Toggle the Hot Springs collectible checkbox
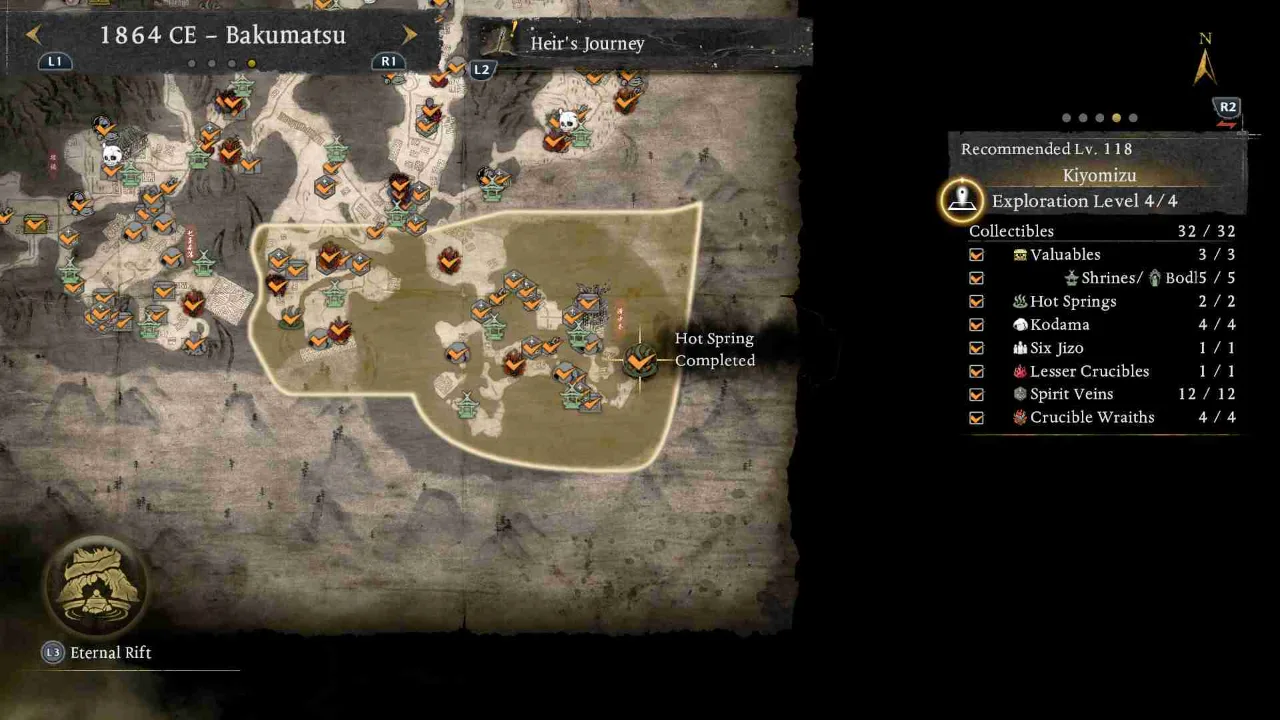This screenshot has height=720, width=1280. pos(976,301)
